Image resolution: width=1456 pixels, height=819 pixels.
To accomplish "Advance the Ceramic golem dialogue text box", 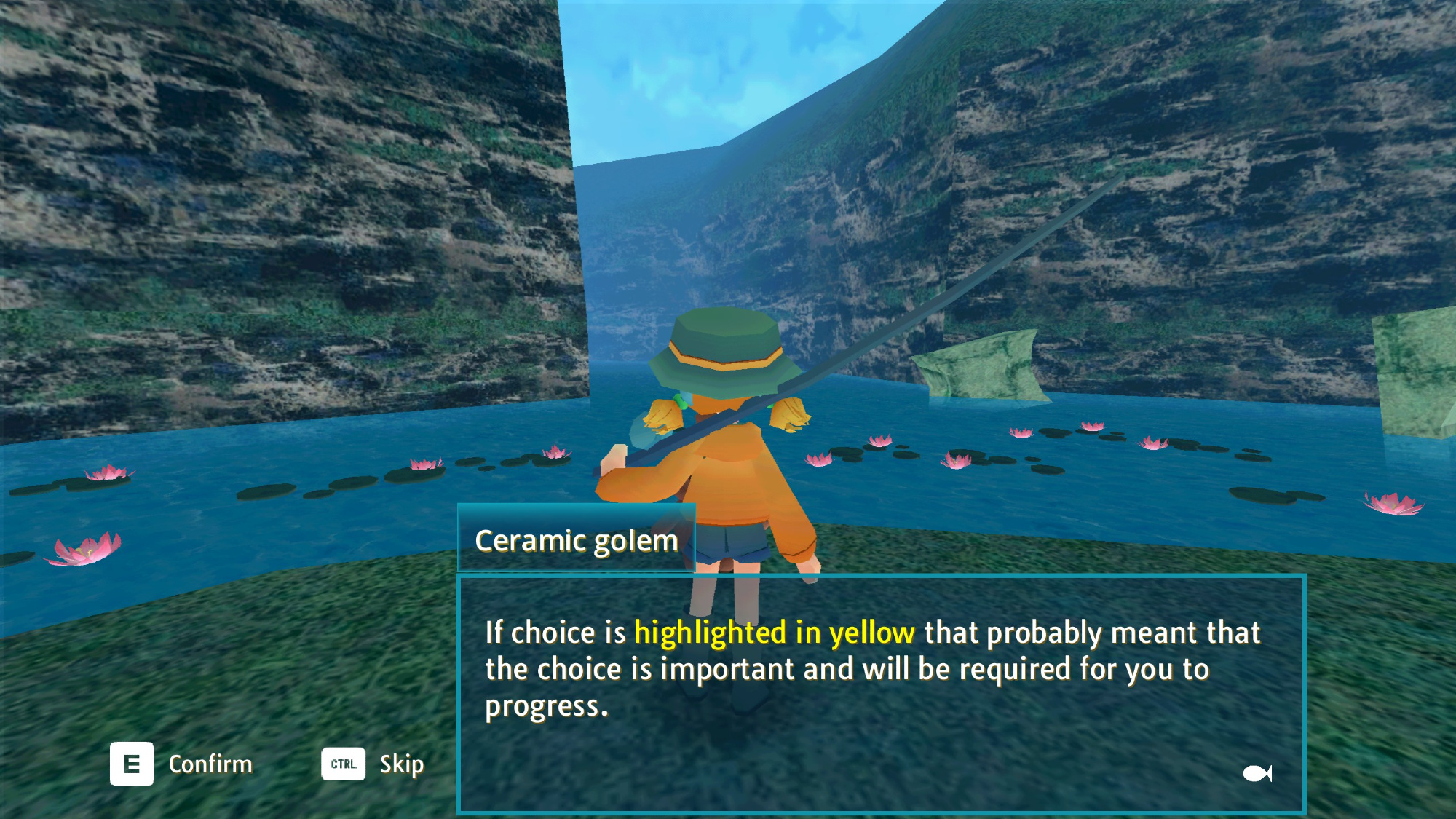I will (881, 693).
